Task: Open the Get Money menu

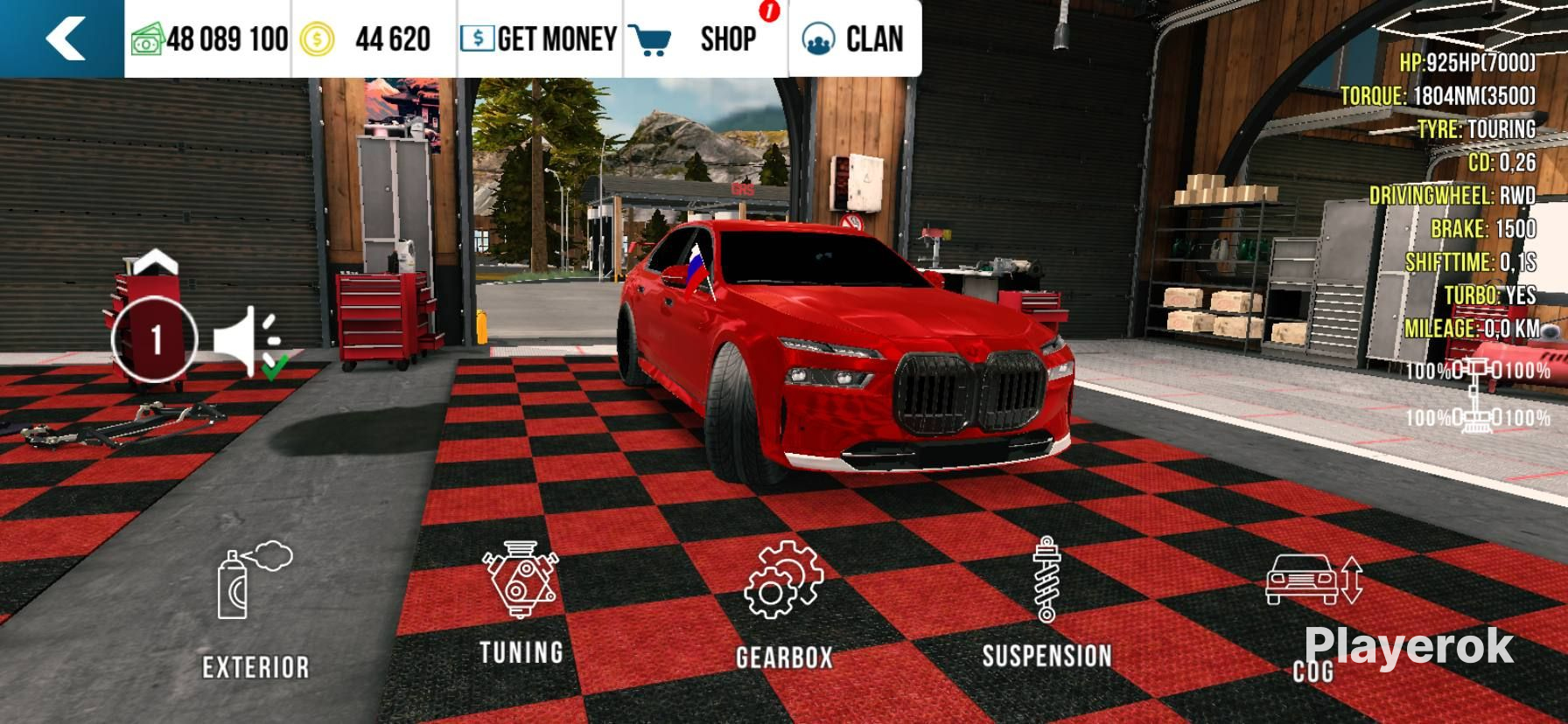Action: click(x=539, y=38)
